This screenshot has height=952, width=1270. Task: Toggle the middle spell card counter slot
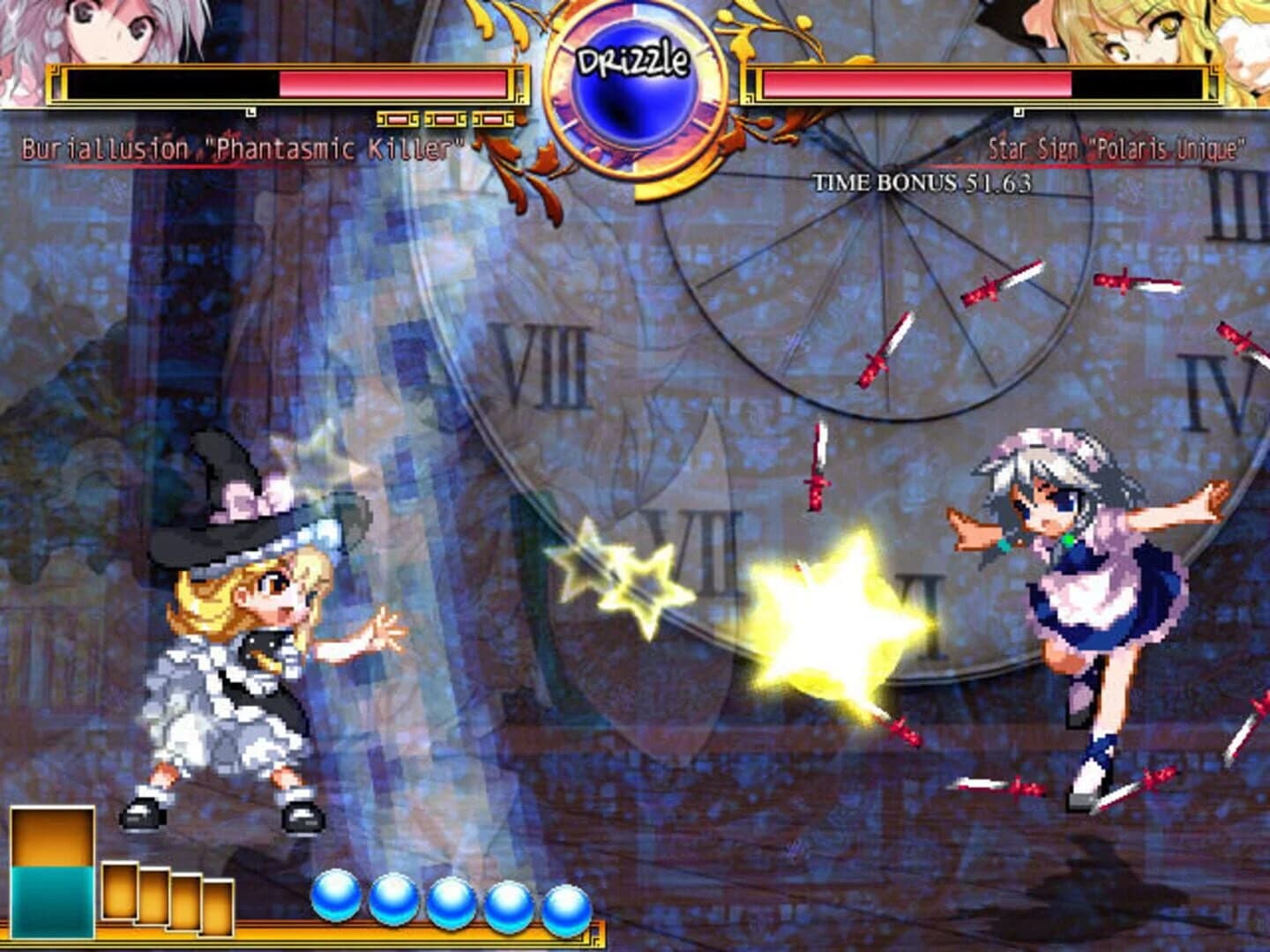[x=444, y=118]
